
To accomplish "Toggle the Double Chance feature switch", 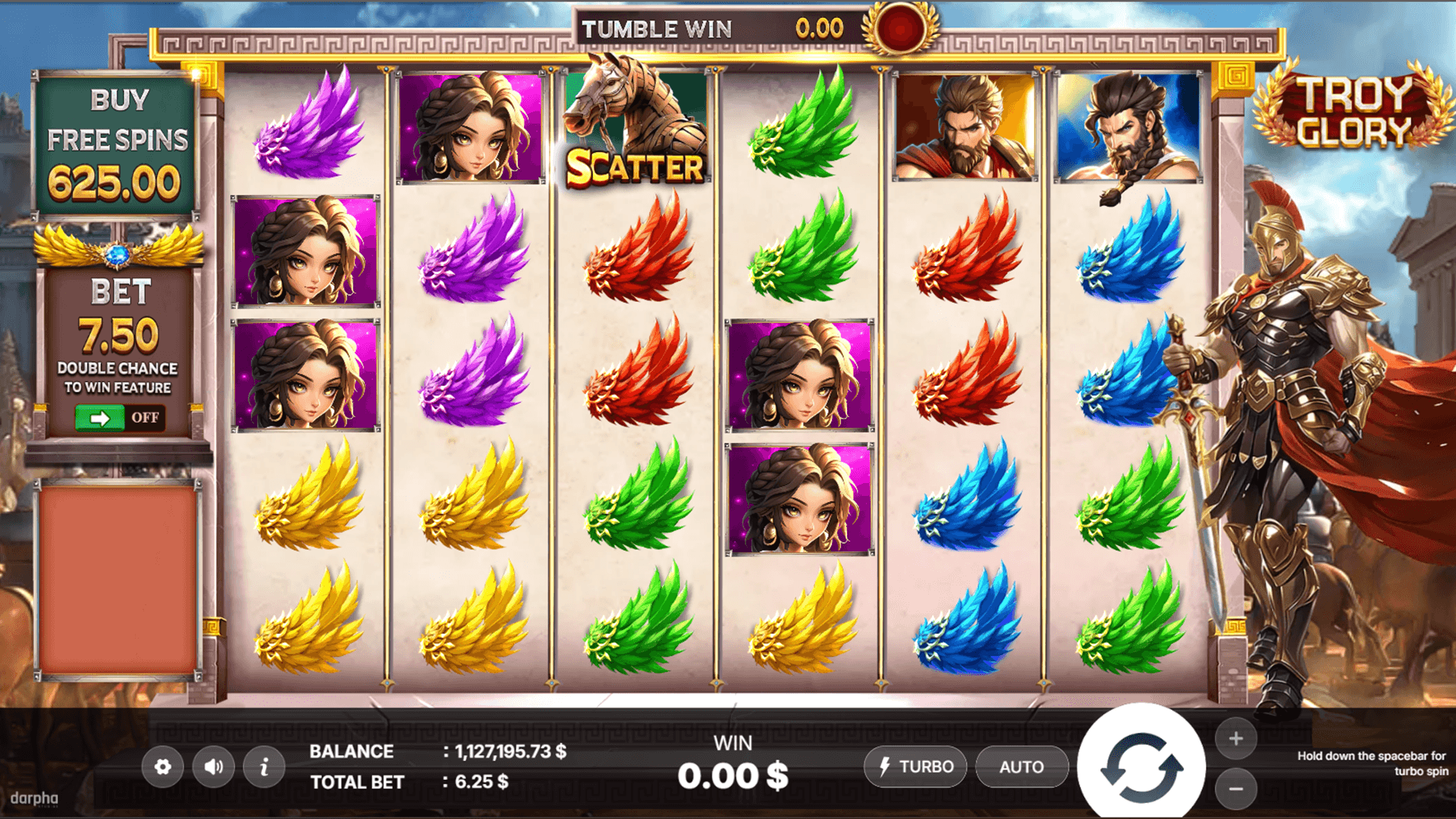I will point(119,418).
